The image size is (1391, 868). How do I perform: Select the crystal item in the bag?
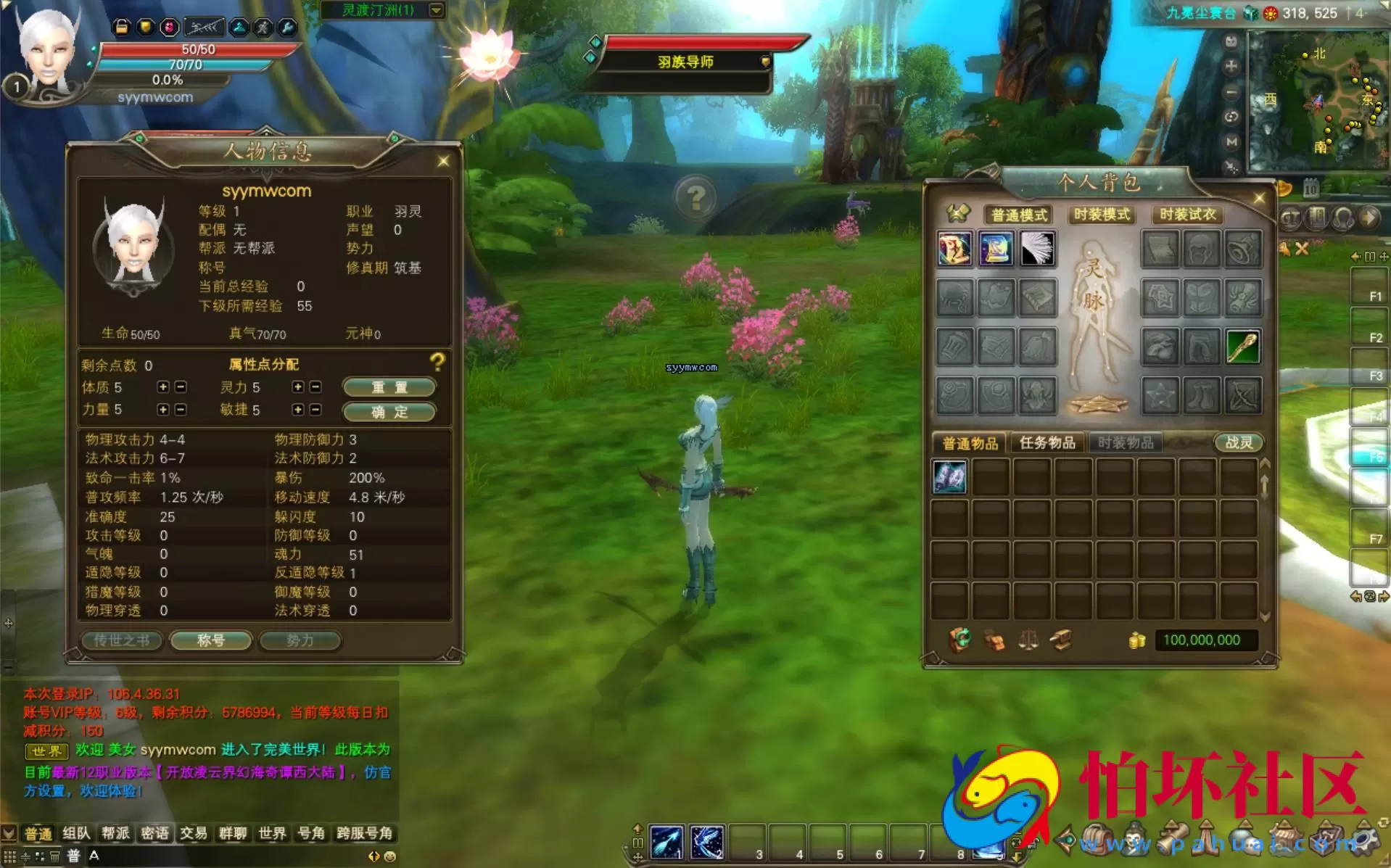949,478
